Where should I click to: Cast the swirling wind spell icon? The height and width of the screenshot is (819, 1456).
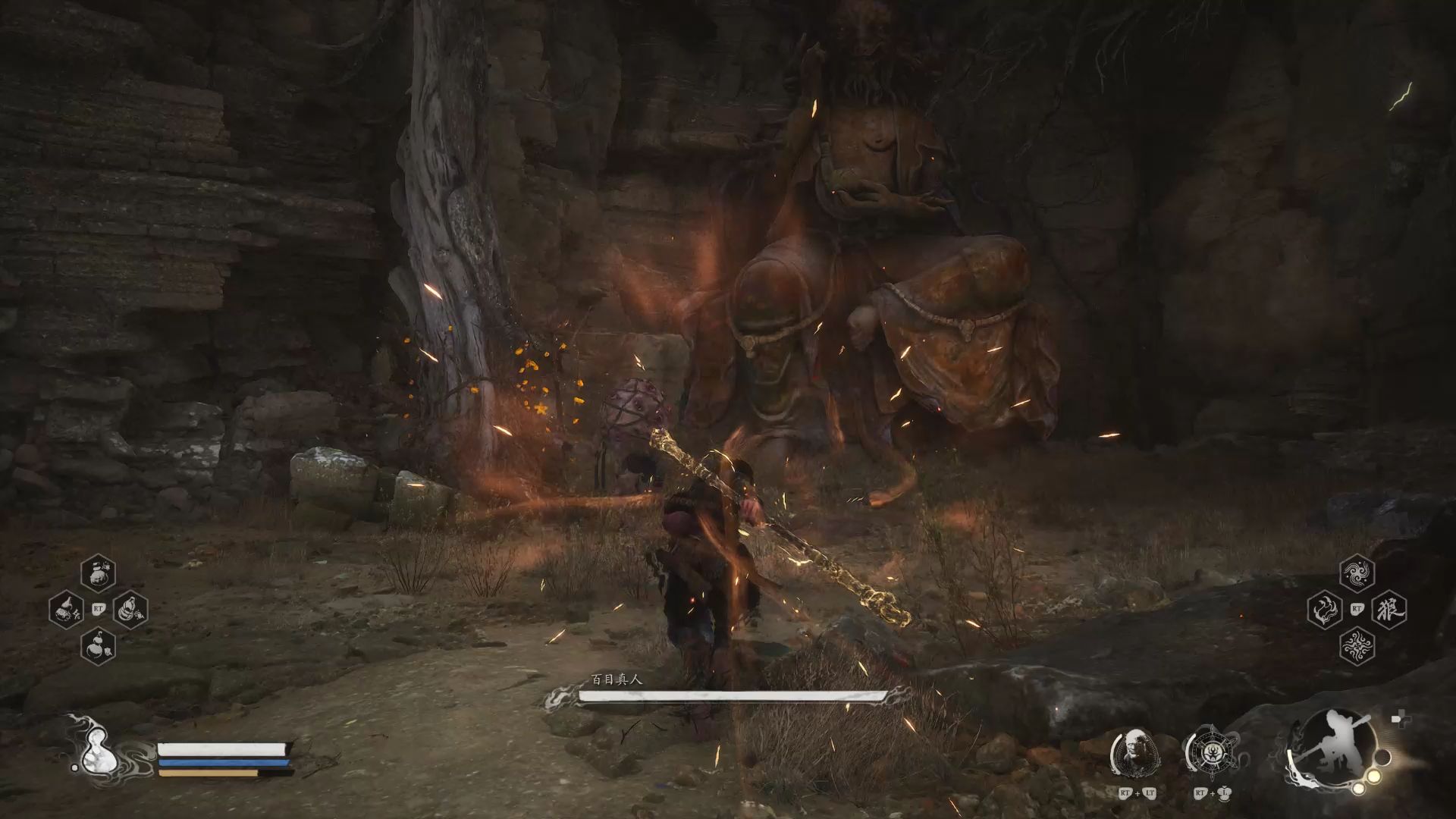point(1357,573)
